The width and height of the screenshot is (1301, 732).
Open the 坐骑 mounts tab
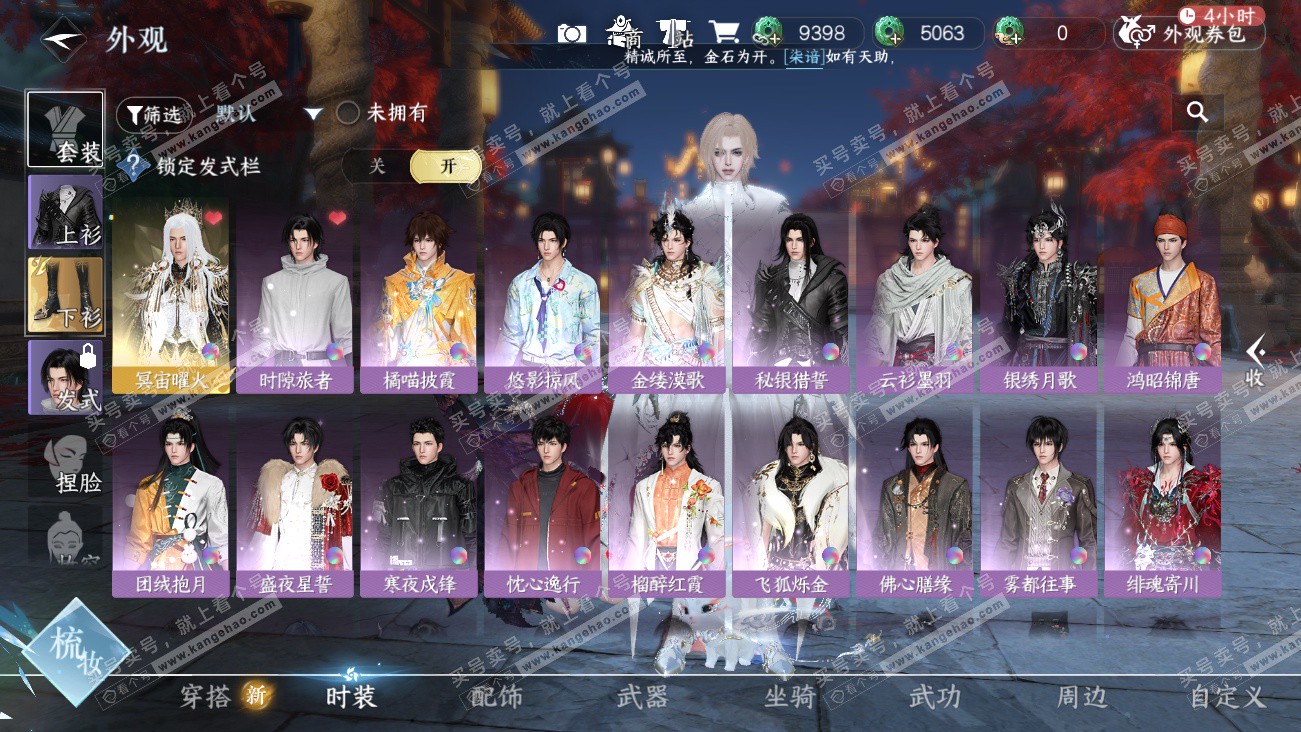click(x=789, y=697)
